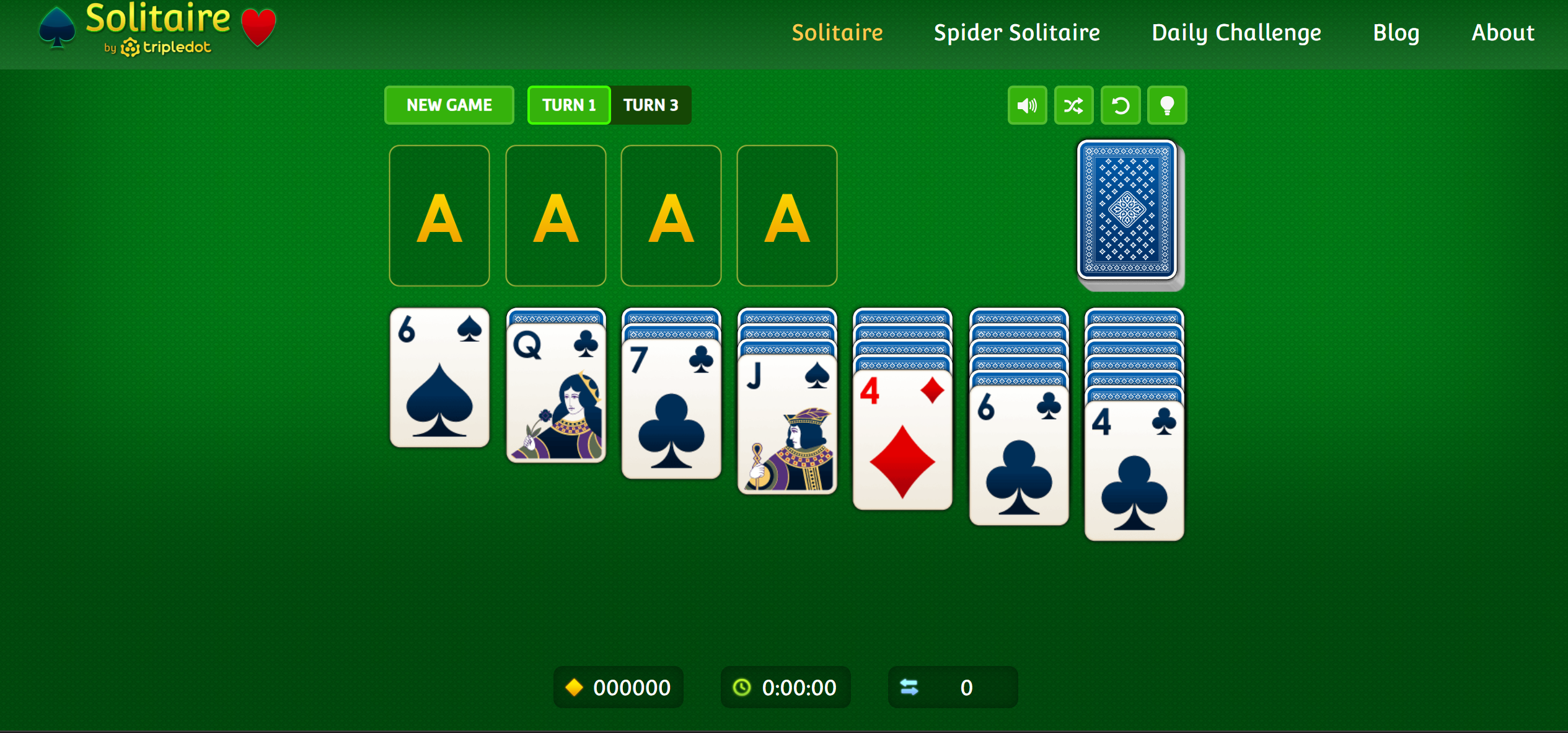Open the Blog page

tap(1396, 32)
